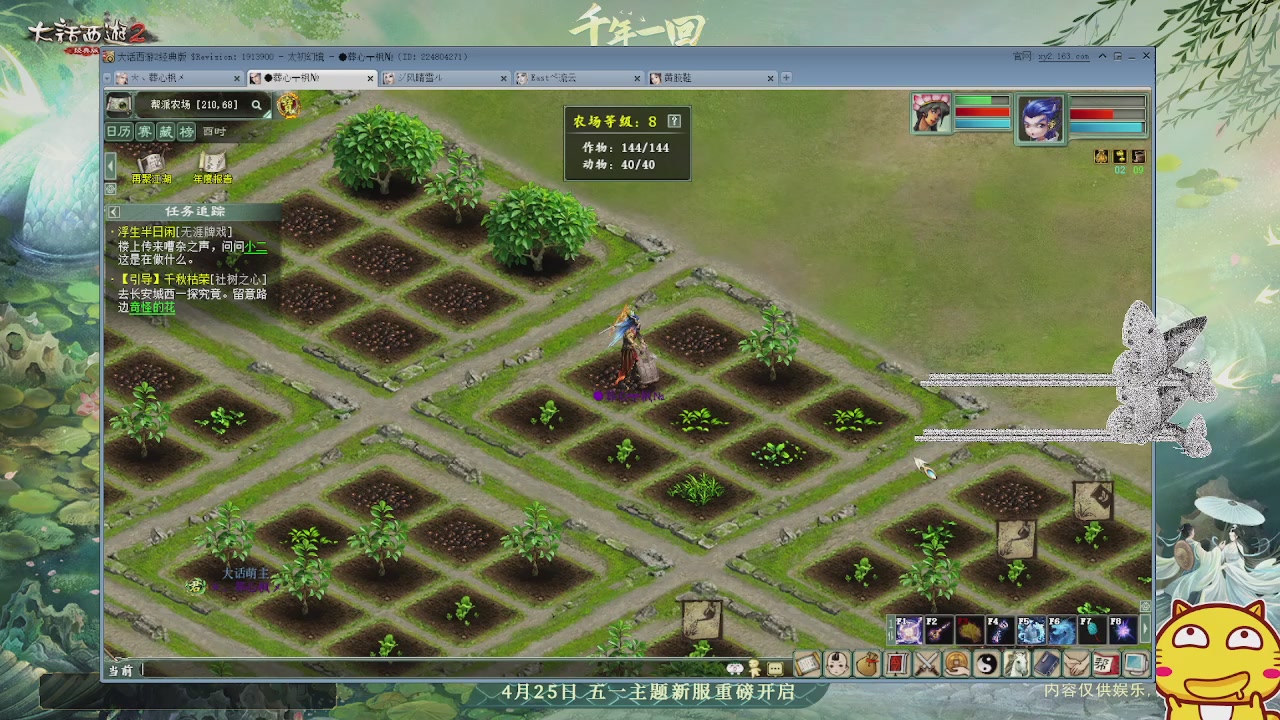Screen dimensions: 1280x720
Task: Toggle the chat emoticon smiley panel
Action: point(735,667)
